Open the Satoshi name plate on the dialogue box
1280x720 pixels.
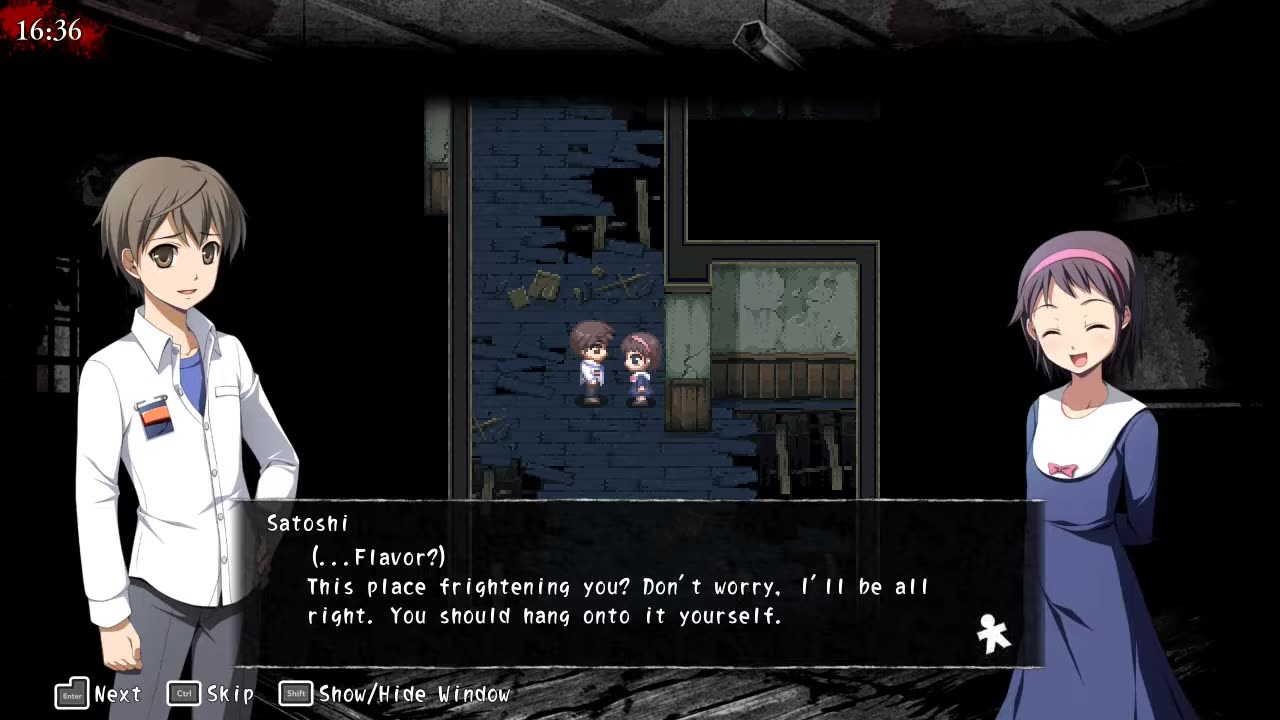point(308,523)
